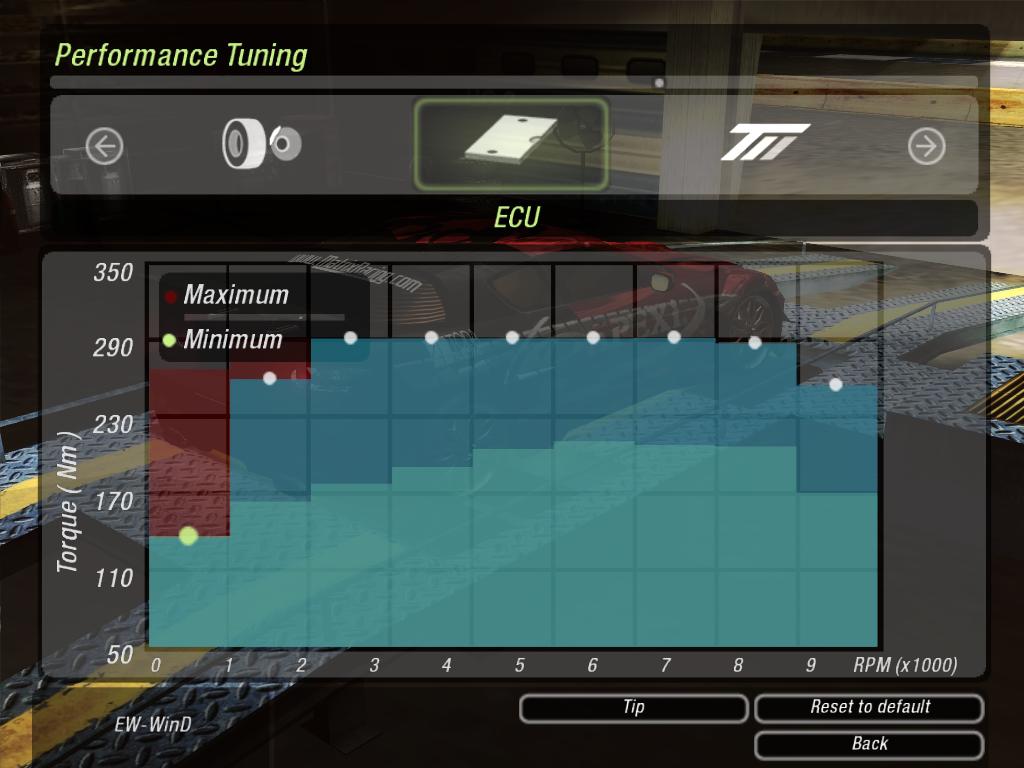The height and width of the screenshot is (768, 1024).
Task: Pick the torque point between 2000 and 3000 RPM
Action: [x=350, y=338]
